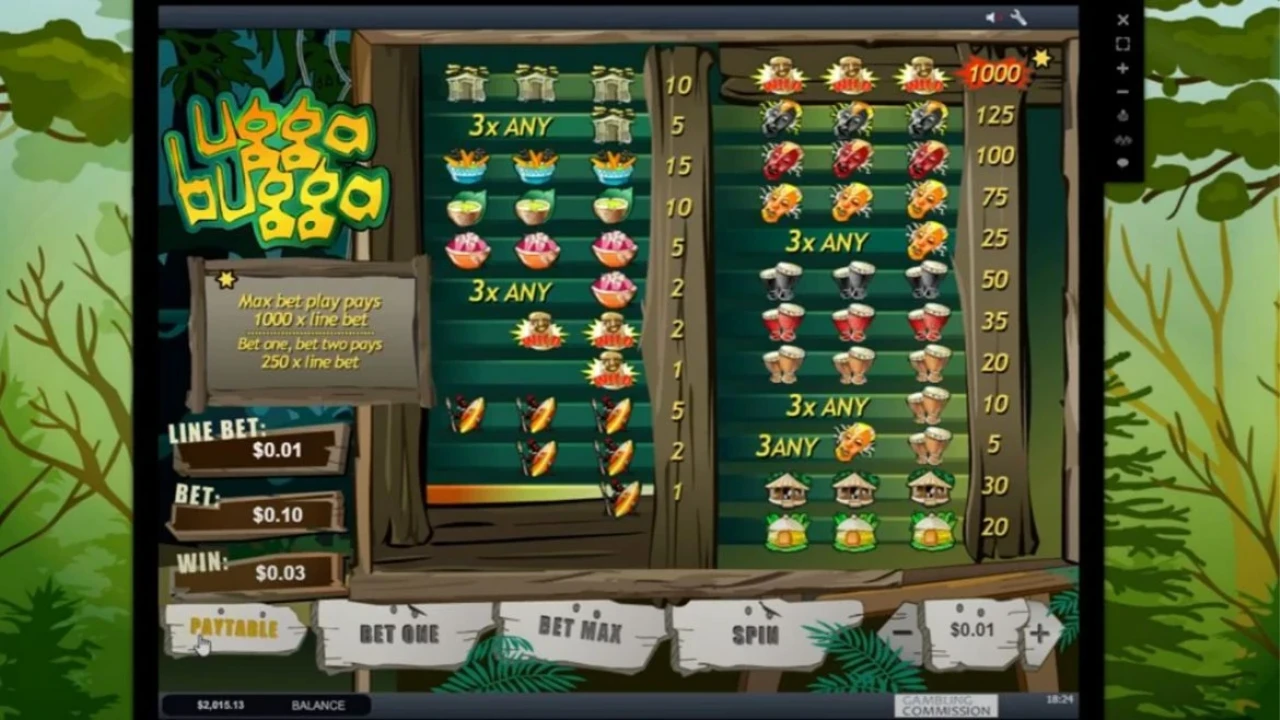Close the Paytable view
This screenshot has width=1280, height=720.
click(x=234, y=629)
